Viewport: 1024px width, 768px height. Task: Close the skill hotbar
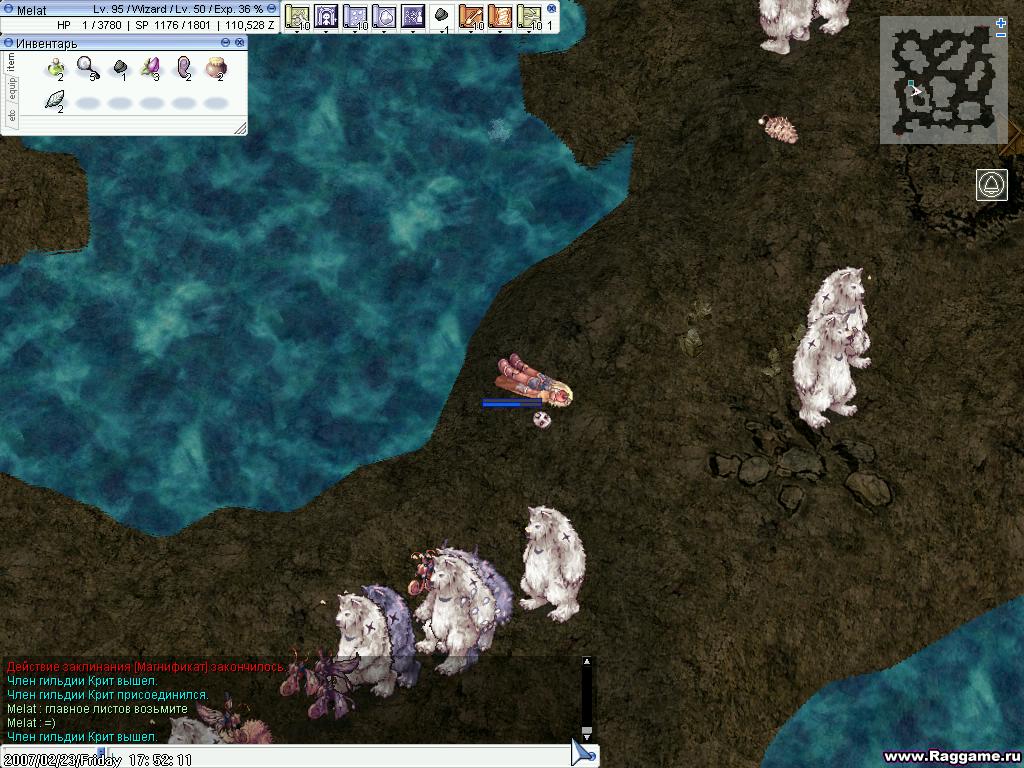pyautogui.click(x=552, y=8)
